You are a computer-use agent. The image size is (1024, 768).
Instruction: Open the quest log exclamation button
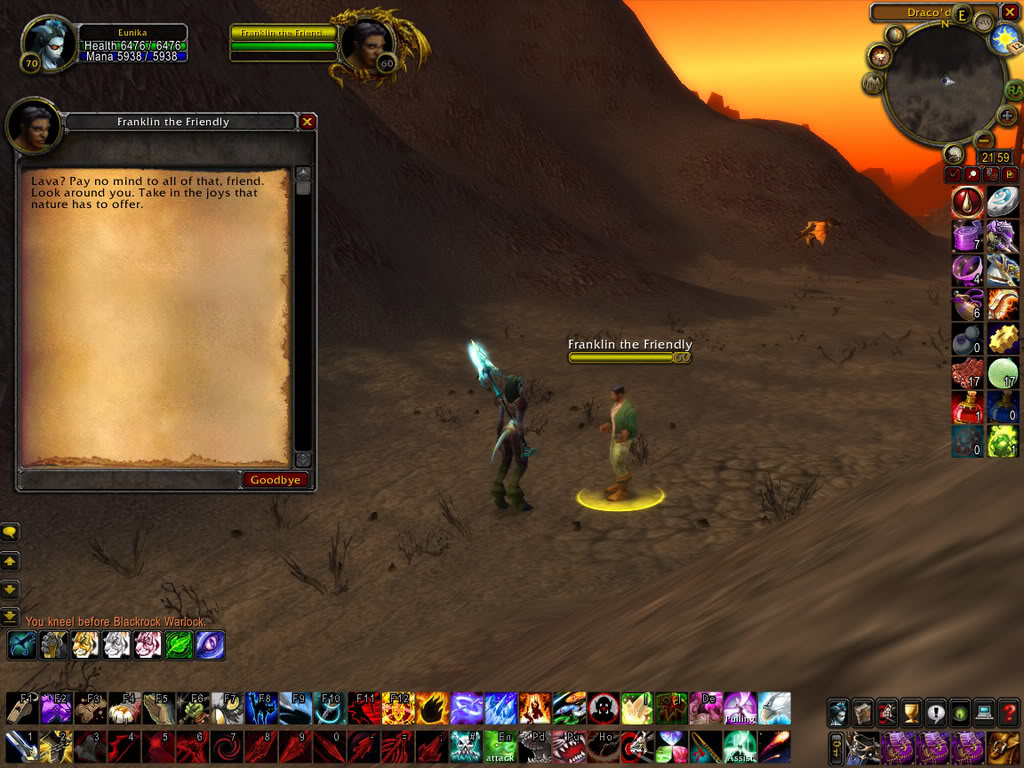pos(936,713)
